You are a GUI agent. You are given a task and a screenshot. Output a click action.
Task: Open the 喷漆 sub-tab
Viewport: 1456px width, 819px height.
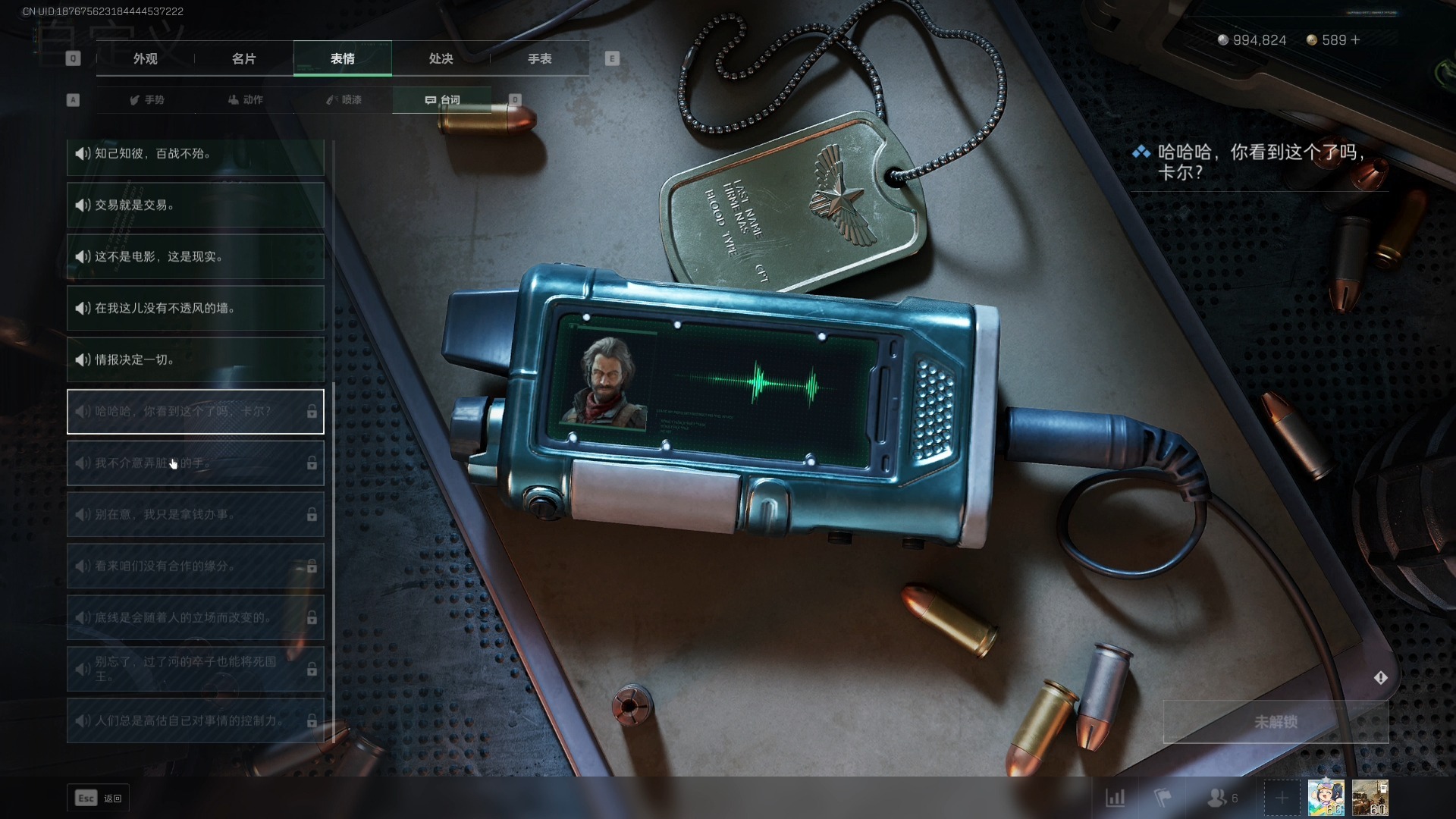point(344,99)
